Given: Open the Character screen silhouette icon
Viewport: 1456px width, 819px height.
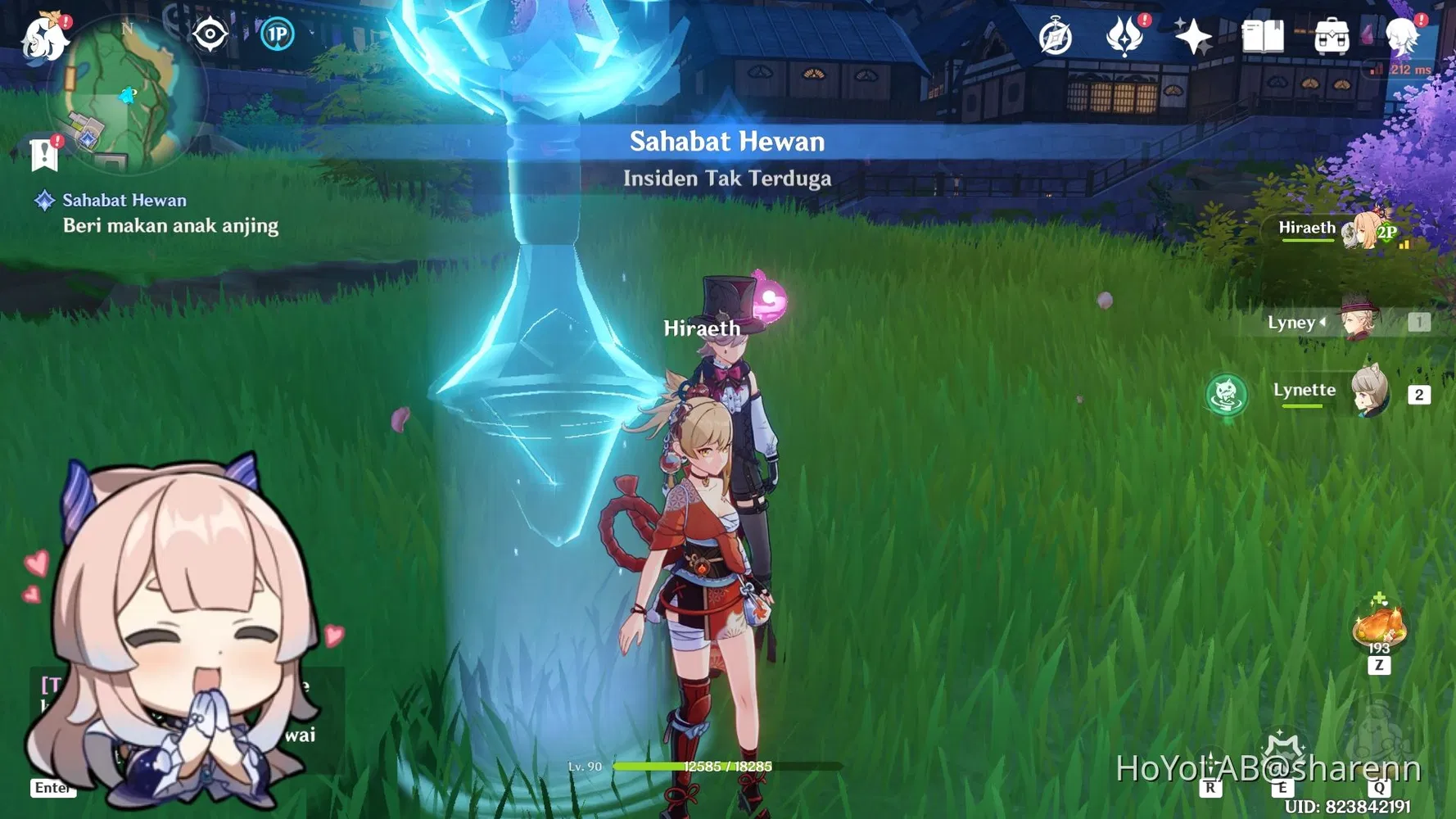Looking at the screenshot, I should (1403, 34).
